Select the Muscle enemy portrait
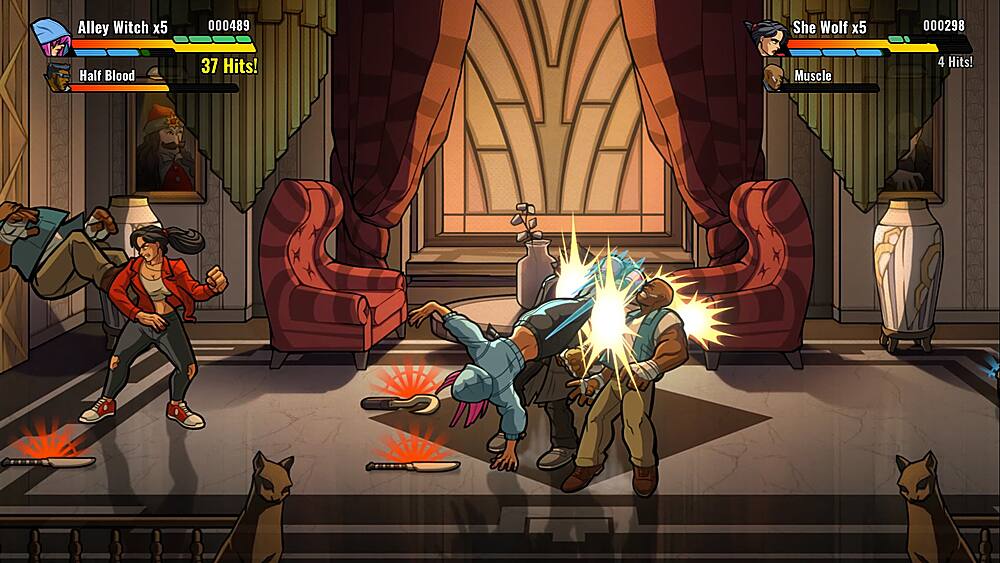The width and height of the screenshot is (1000, 563). (x=774, y=77)
